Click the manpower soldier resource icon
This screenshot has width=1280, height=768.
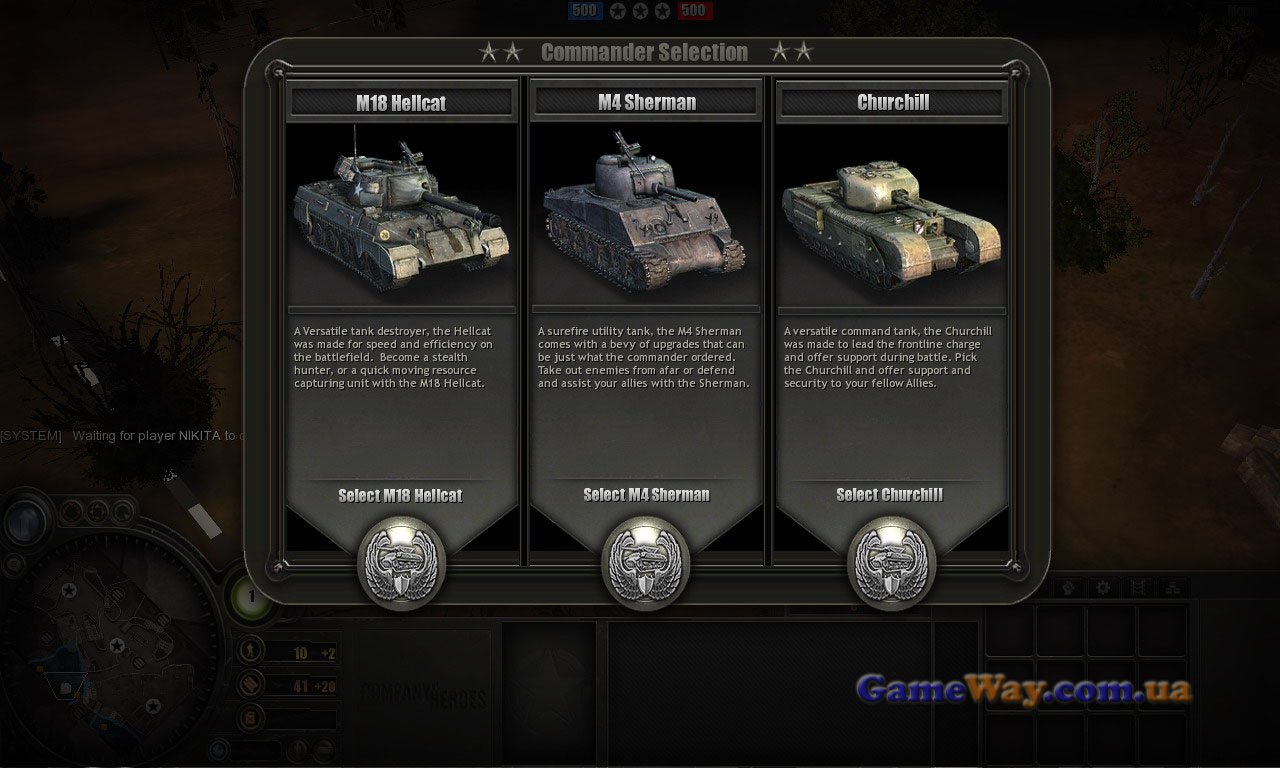click(251, 652)
